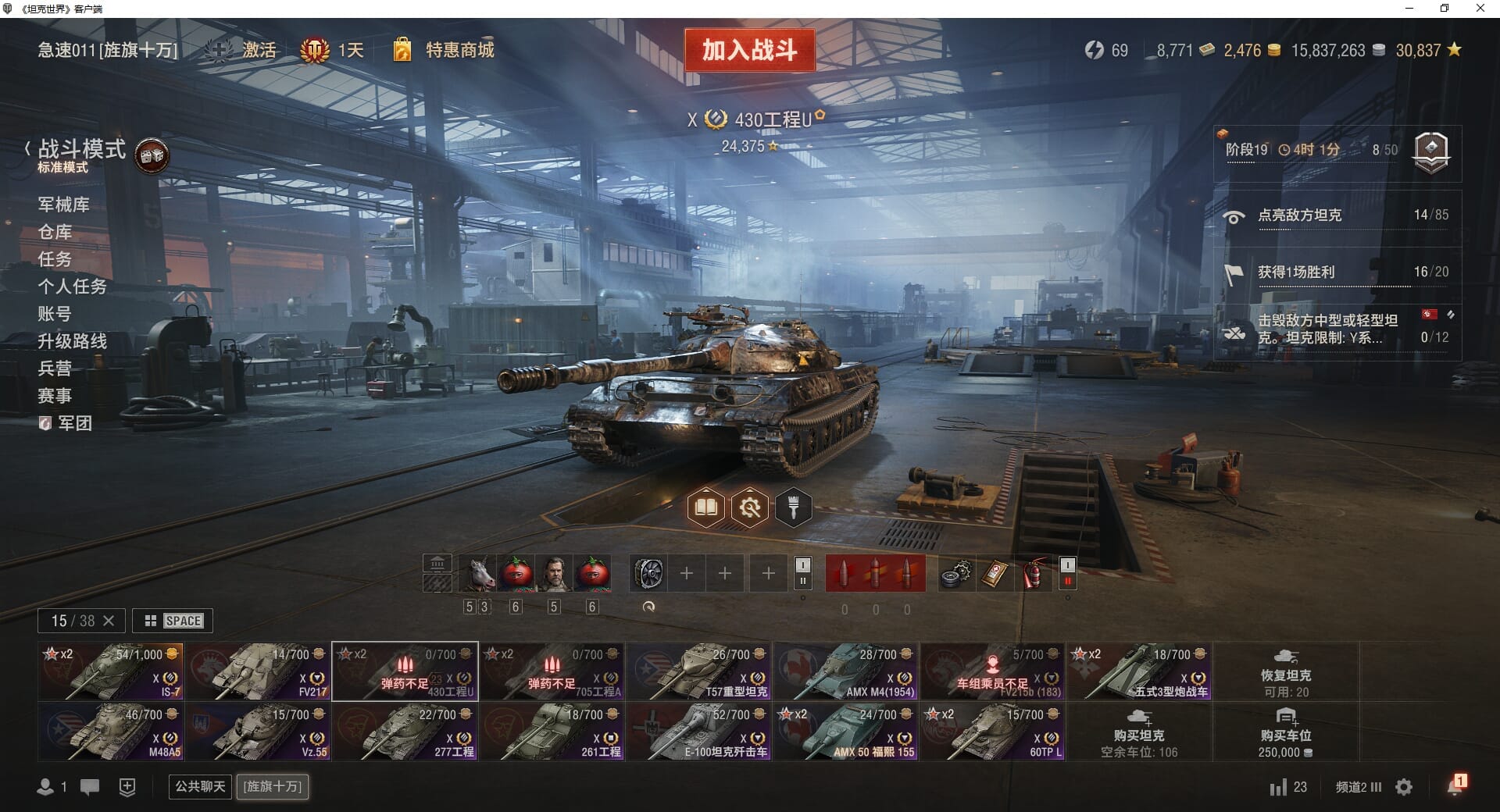Screen dimensions: 1500x812
Task: Choose the E-100坦克歼击车 tank card
Action: [698, 732]
